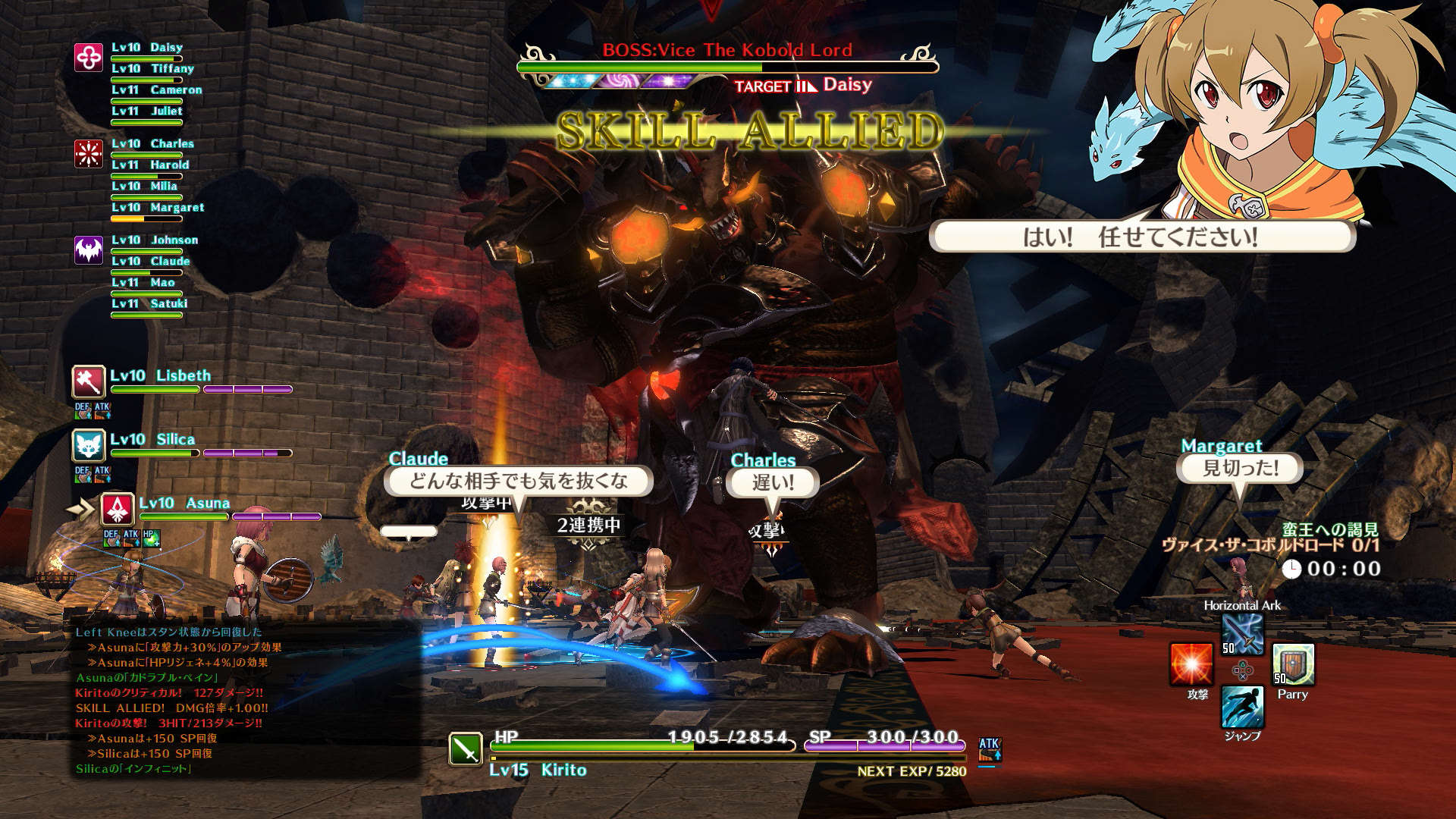This screenshot has height=819, width=1456.
Task: Select the red burst raid group emblem
Action: [89, 154]
